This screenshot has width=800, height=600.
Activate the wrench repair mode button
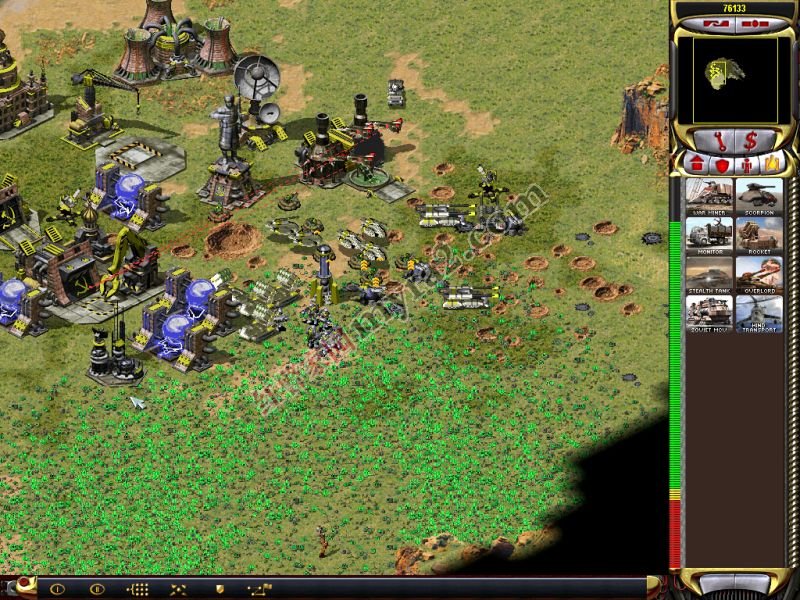click(x=718, y=139)
